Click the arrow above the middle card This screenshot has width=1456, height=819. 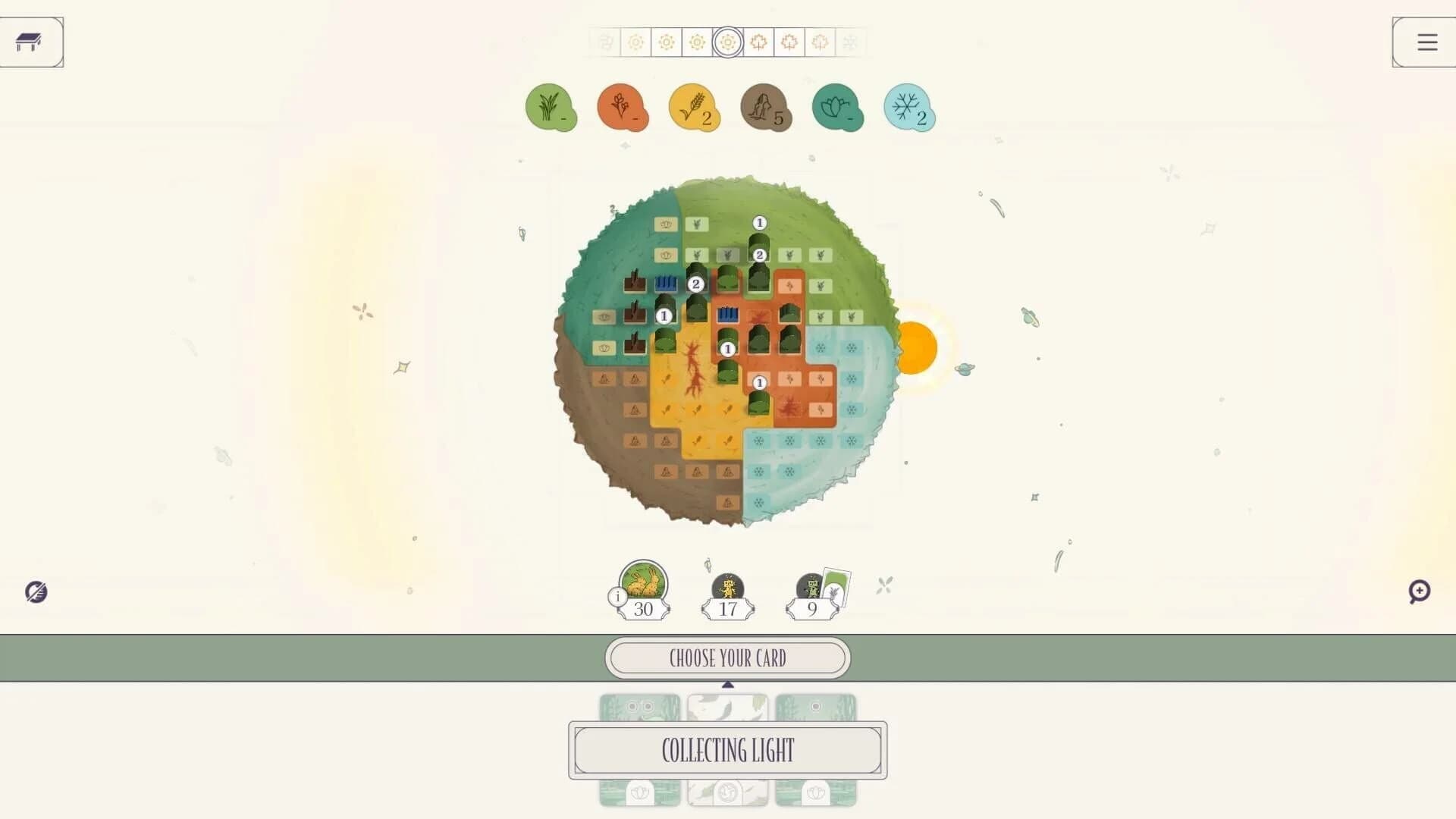(x=728, y=683)
